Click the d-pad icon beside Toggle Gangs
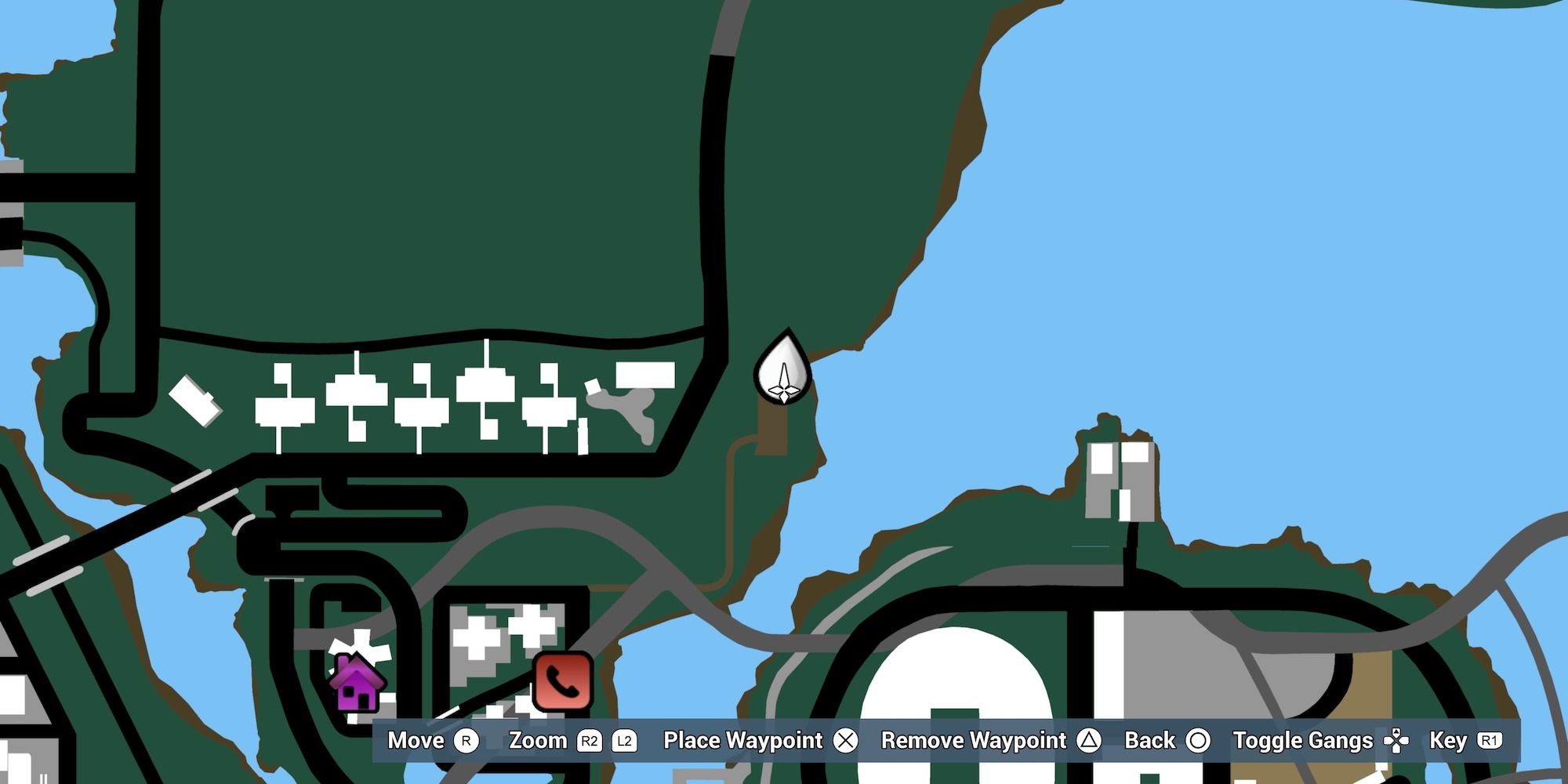 1398,739
